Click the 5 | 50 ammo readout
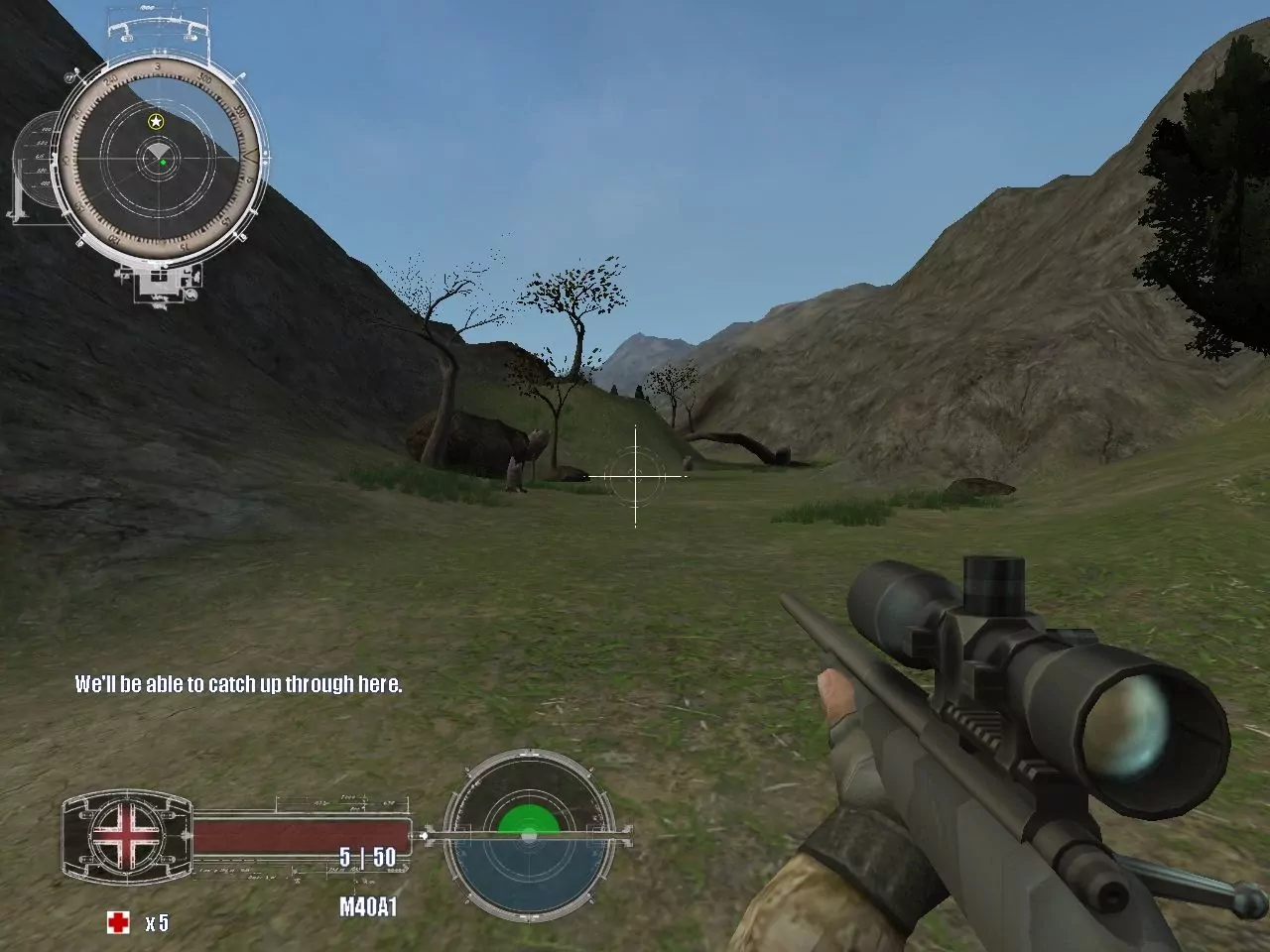 click(367, 857)
